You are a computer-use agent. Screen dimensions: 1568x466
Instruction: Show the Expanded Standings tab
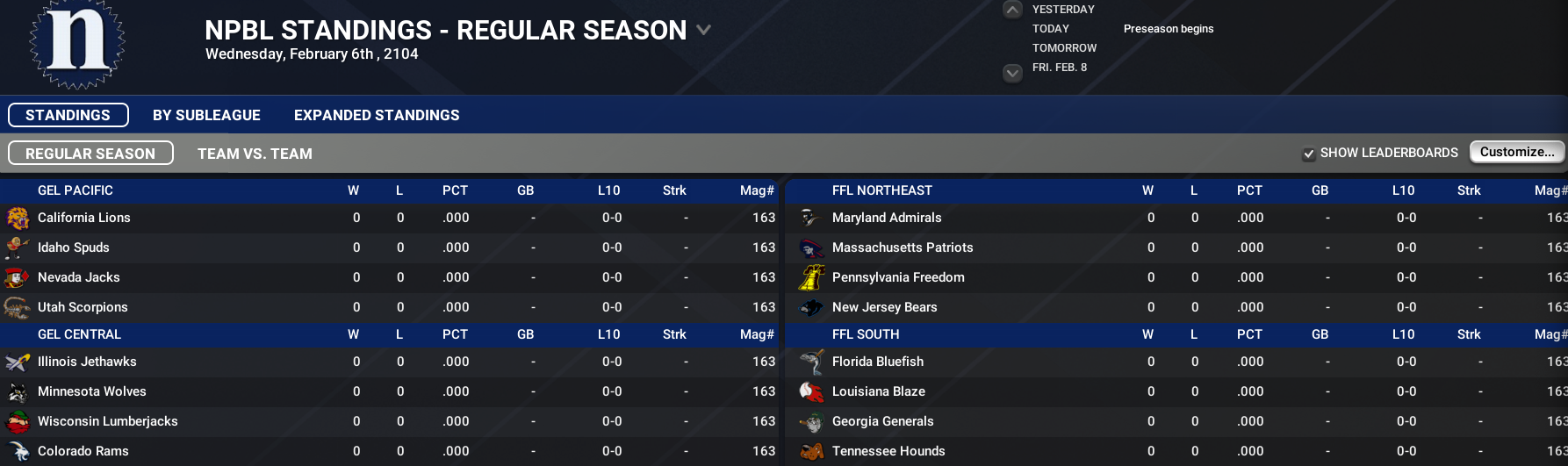(377, 115)
